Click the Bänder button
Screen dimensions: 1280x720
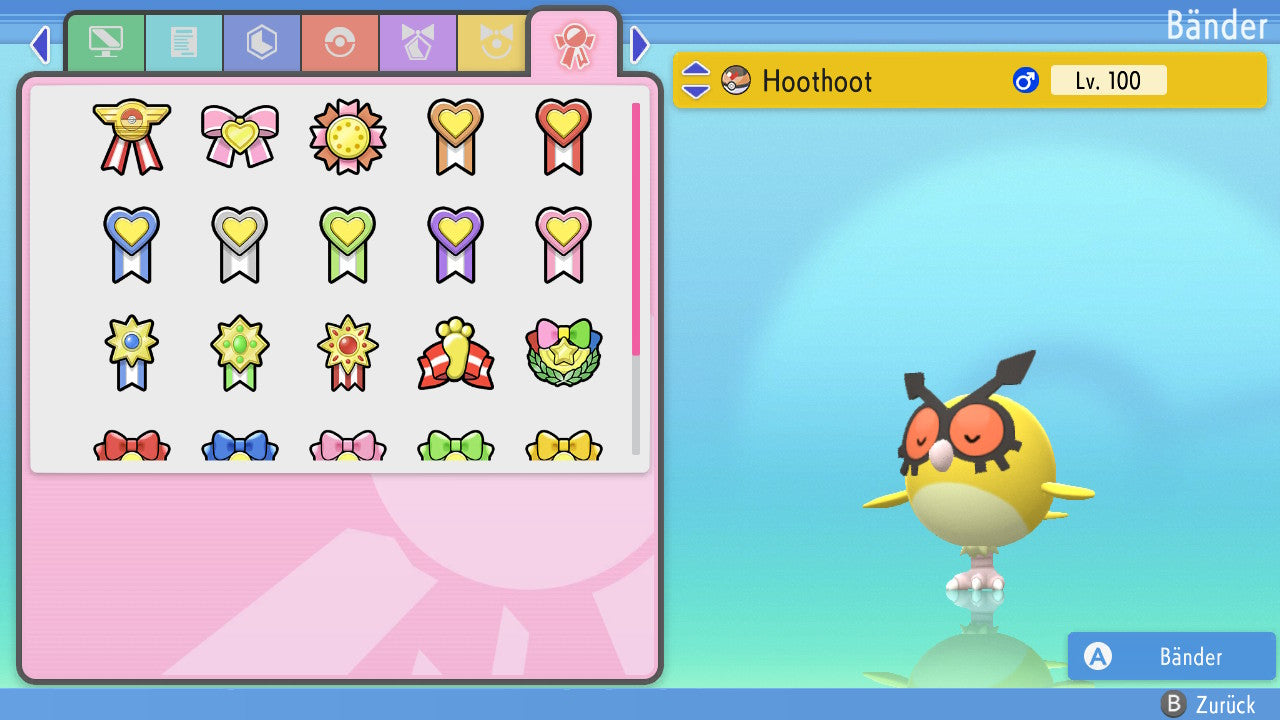click(1171, 657)
